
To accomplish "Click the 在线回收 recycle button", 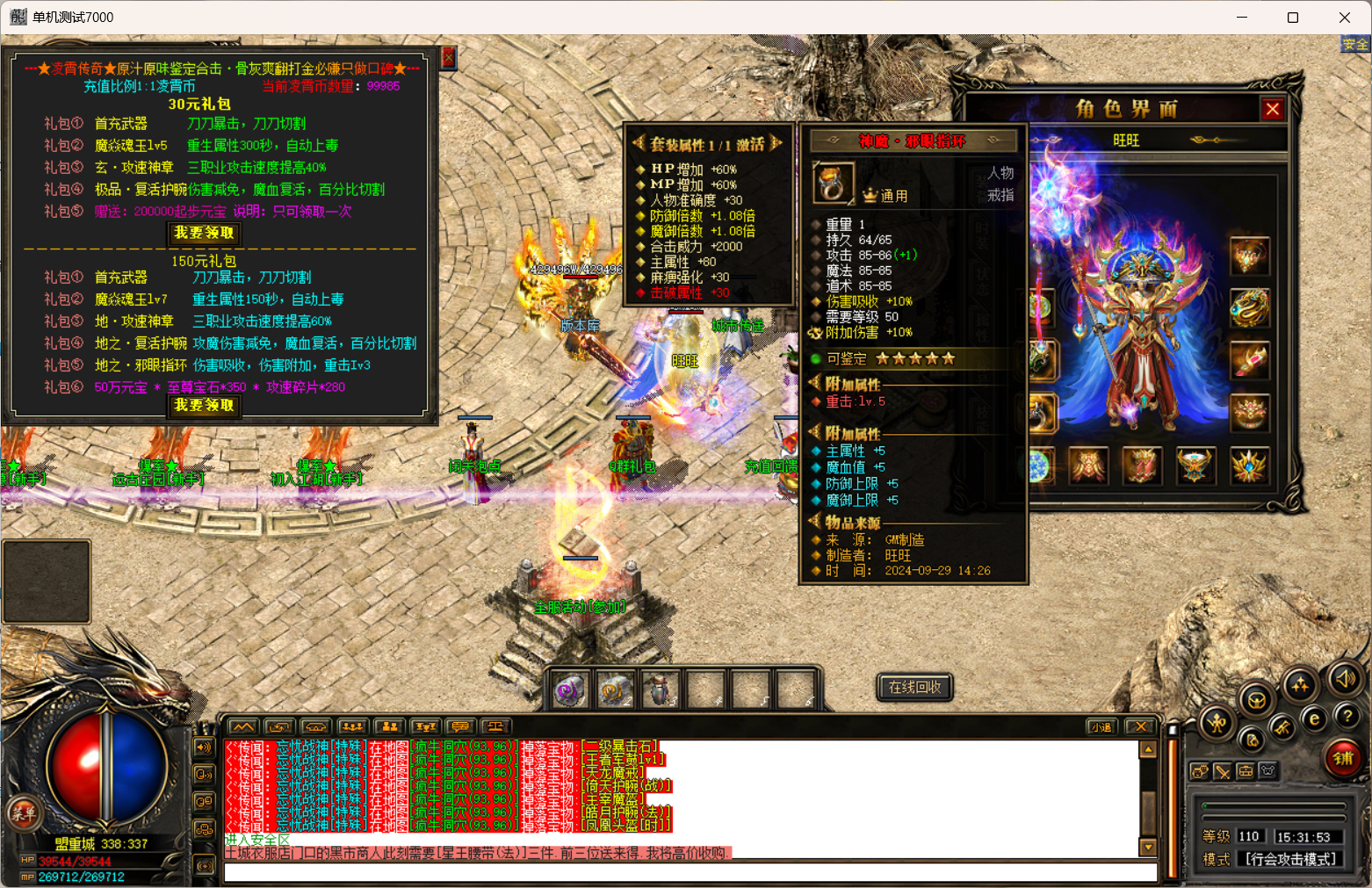I will pyautogui.click(x=914, y=688).
